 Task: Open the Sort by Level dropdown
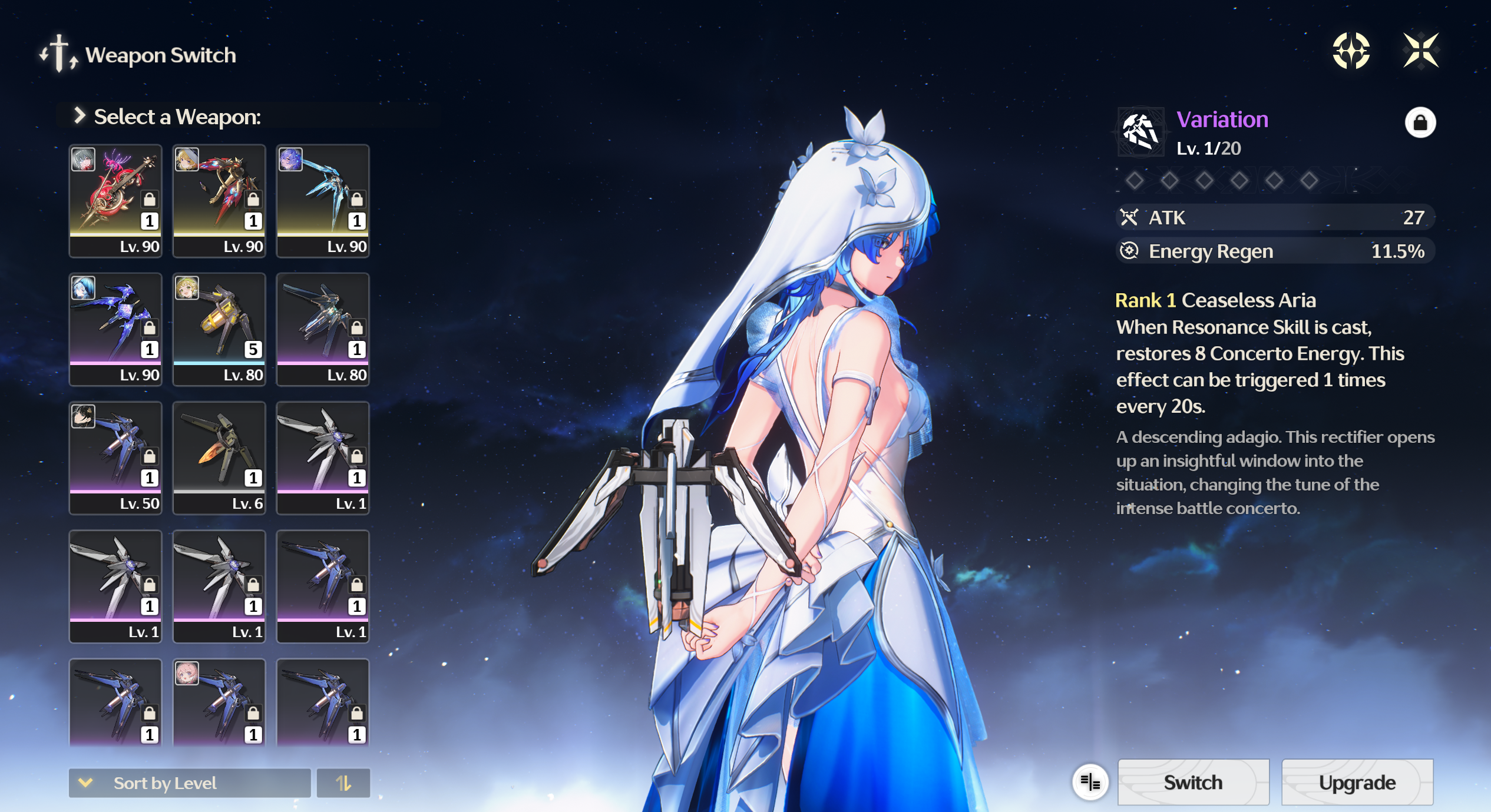click(189, 783)
